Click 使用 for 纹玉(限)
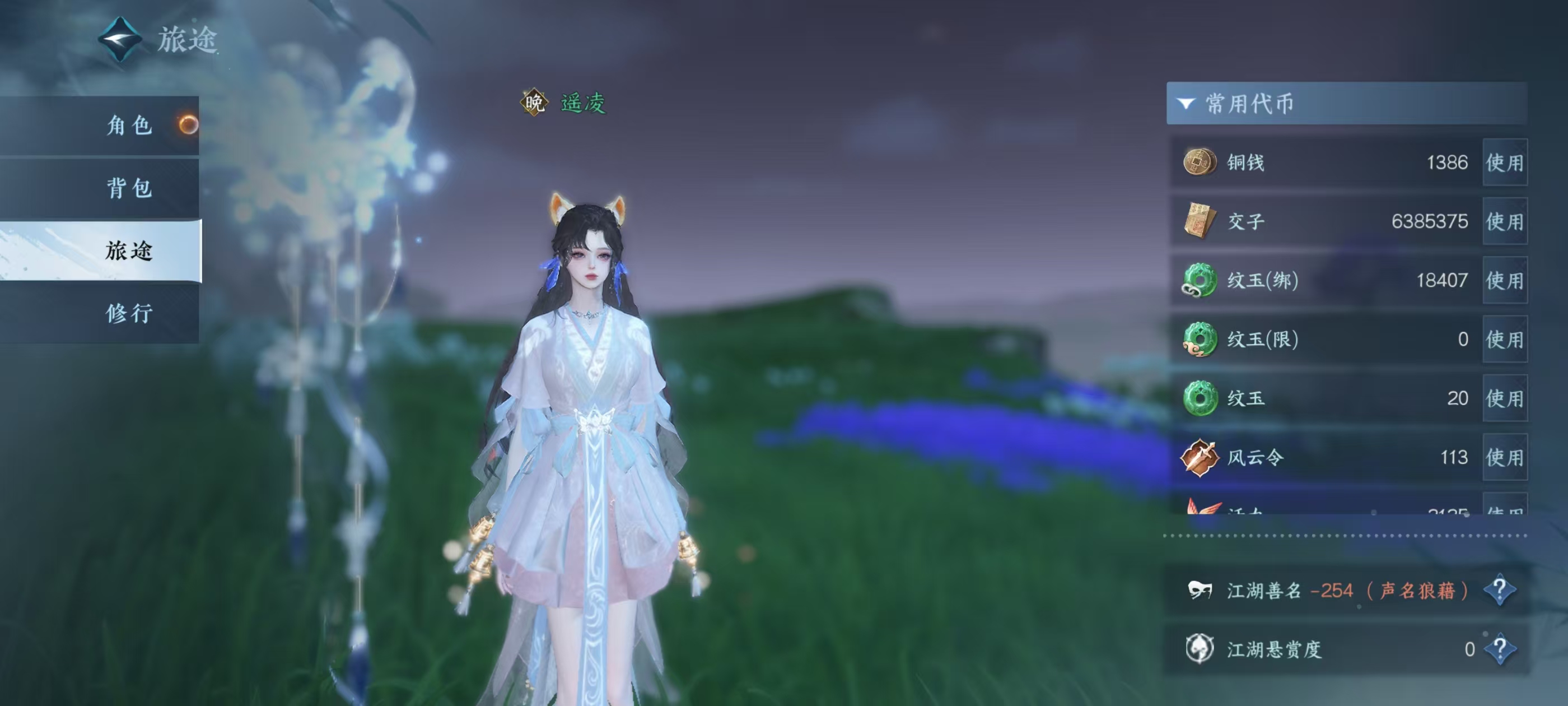 click(x=1504, y=340)
